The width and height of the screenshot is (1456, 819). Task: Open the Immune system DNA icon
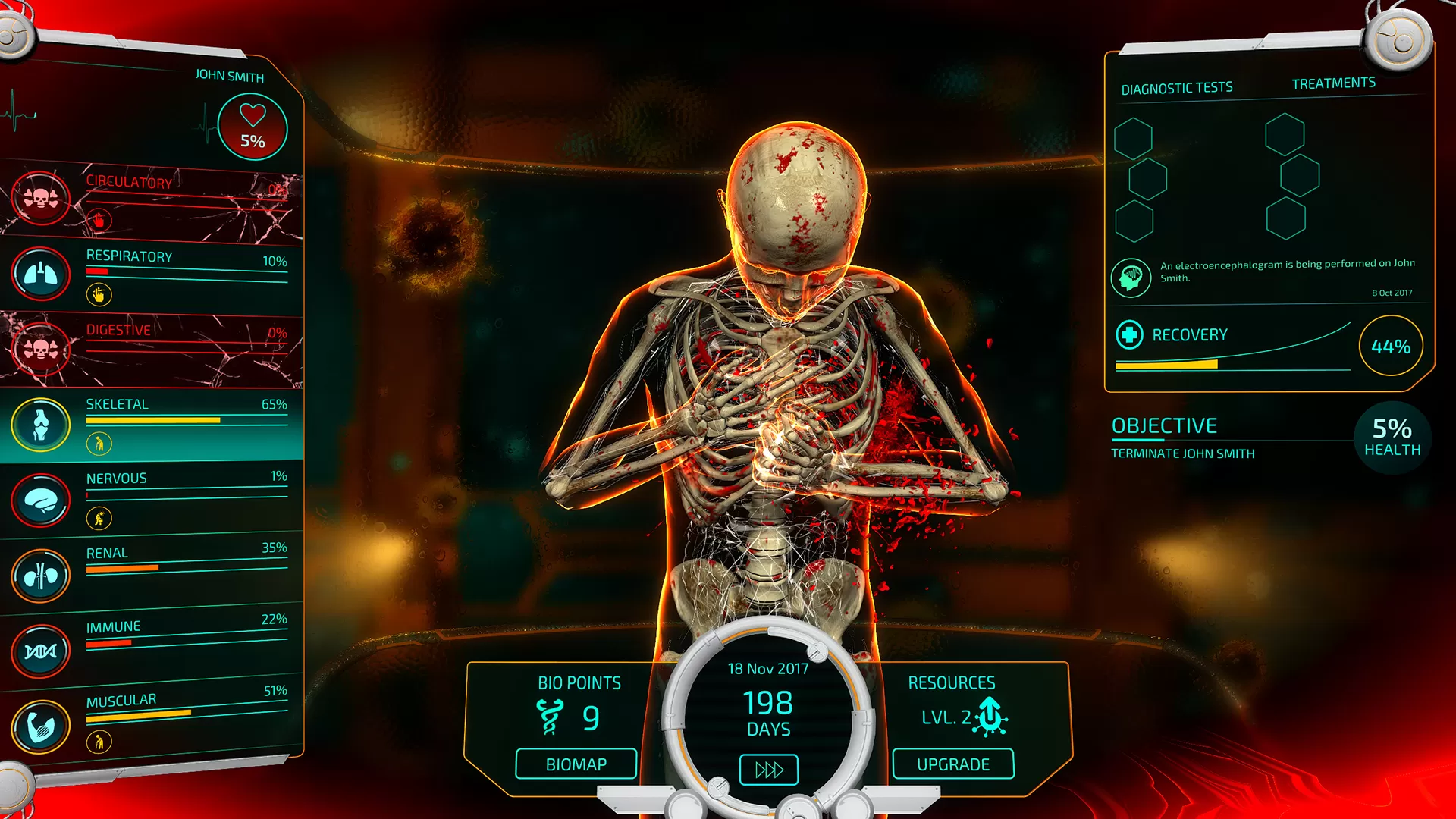click(40, 649)
